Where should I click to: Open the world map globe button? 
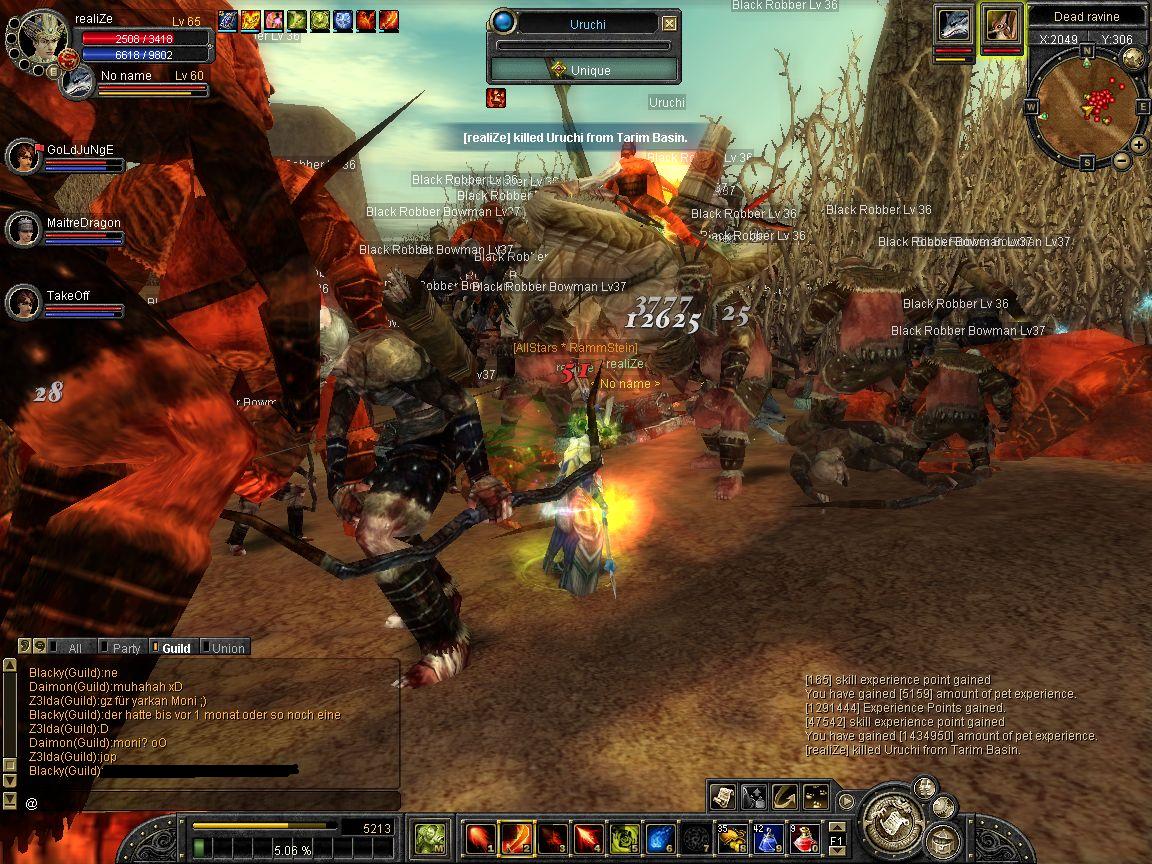tap(1133, 58)
